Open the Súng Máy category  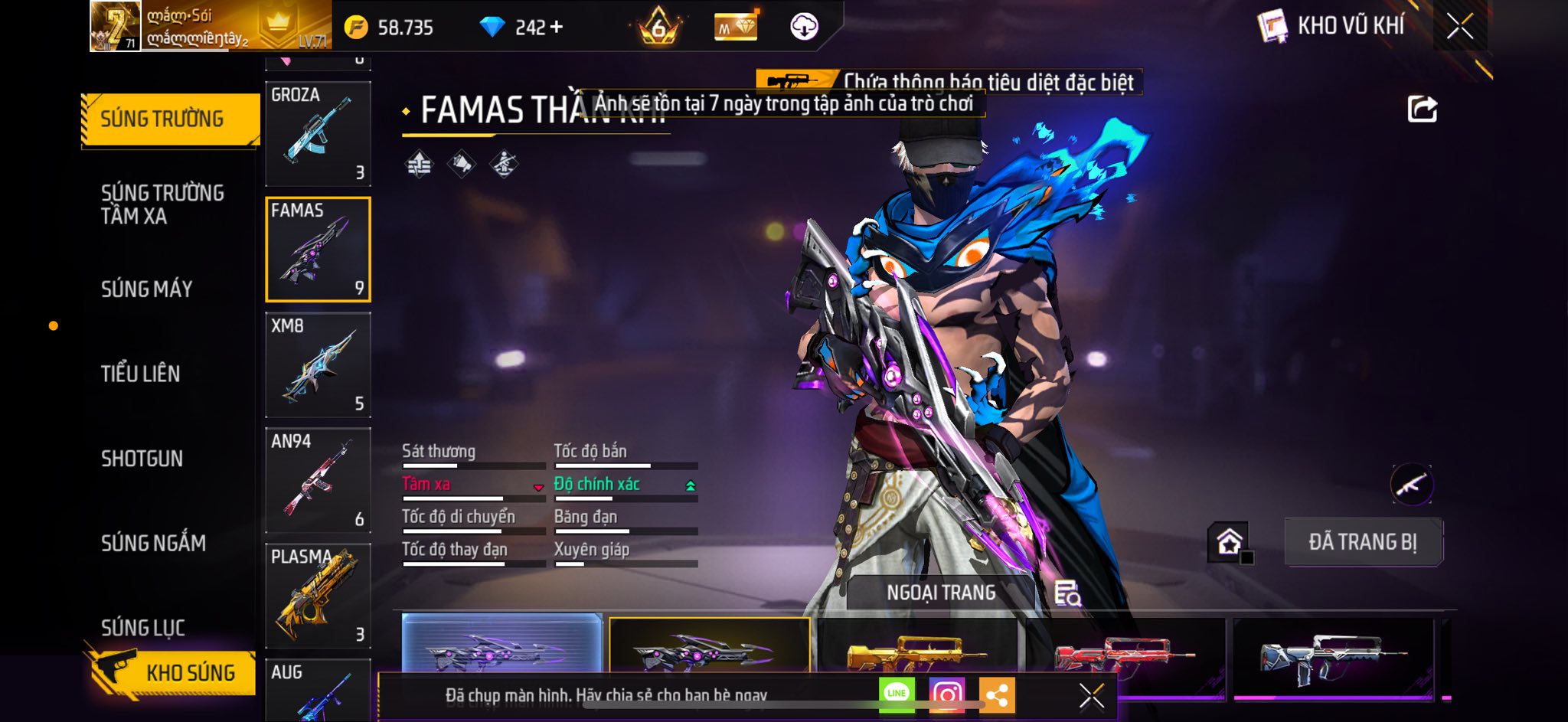146,289
